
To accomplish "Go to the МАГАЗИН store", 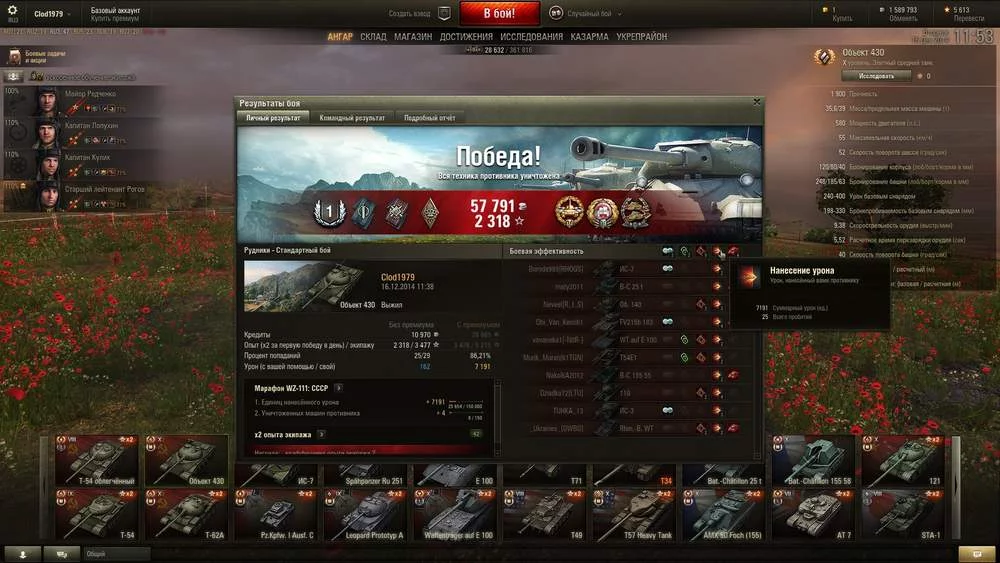I will [x=413, y=37].
